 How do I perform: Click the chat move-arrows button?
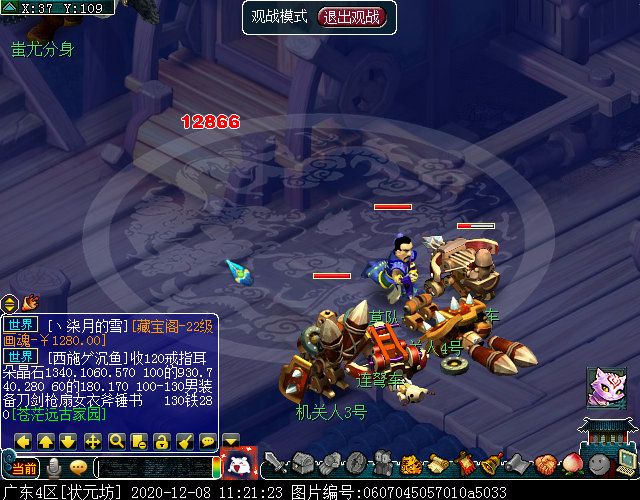click(x=93, y=441)
